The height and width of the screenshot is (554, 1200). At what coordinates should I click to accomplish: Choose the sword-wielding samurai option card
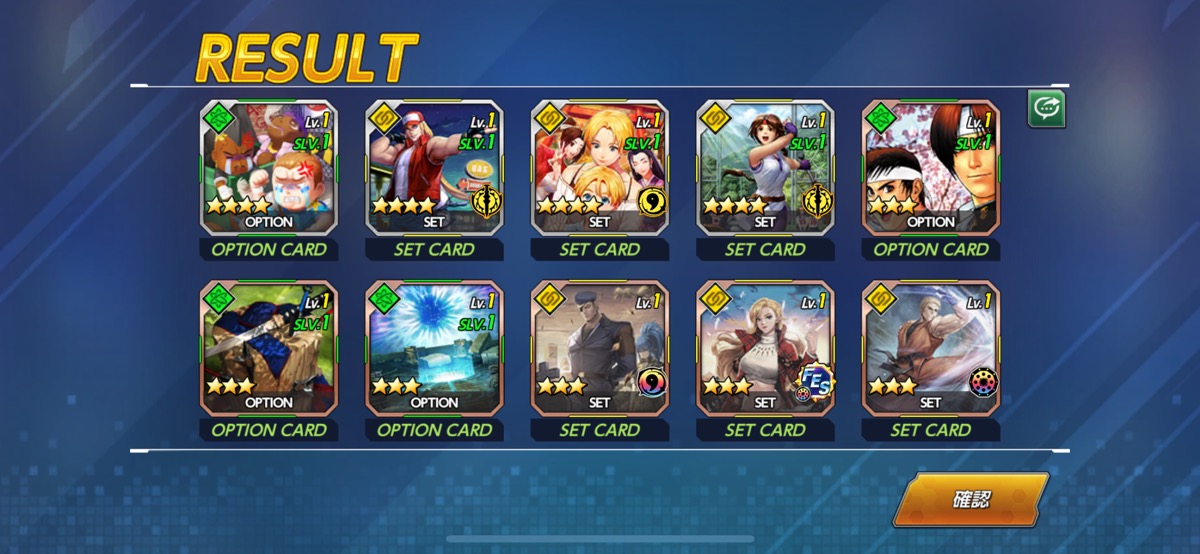(269, 348)
